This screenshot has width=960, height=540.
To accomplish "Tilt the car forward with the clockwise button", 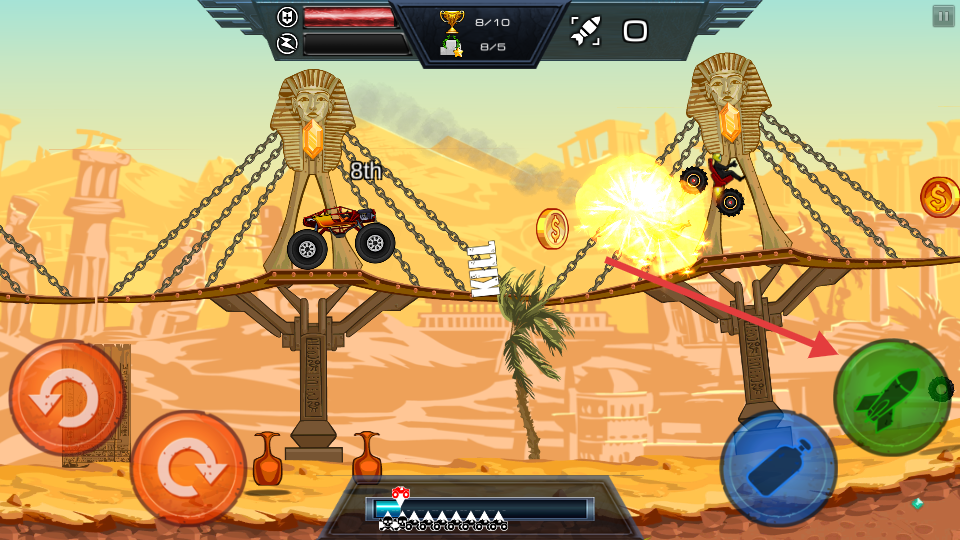I will click(188, 467).
